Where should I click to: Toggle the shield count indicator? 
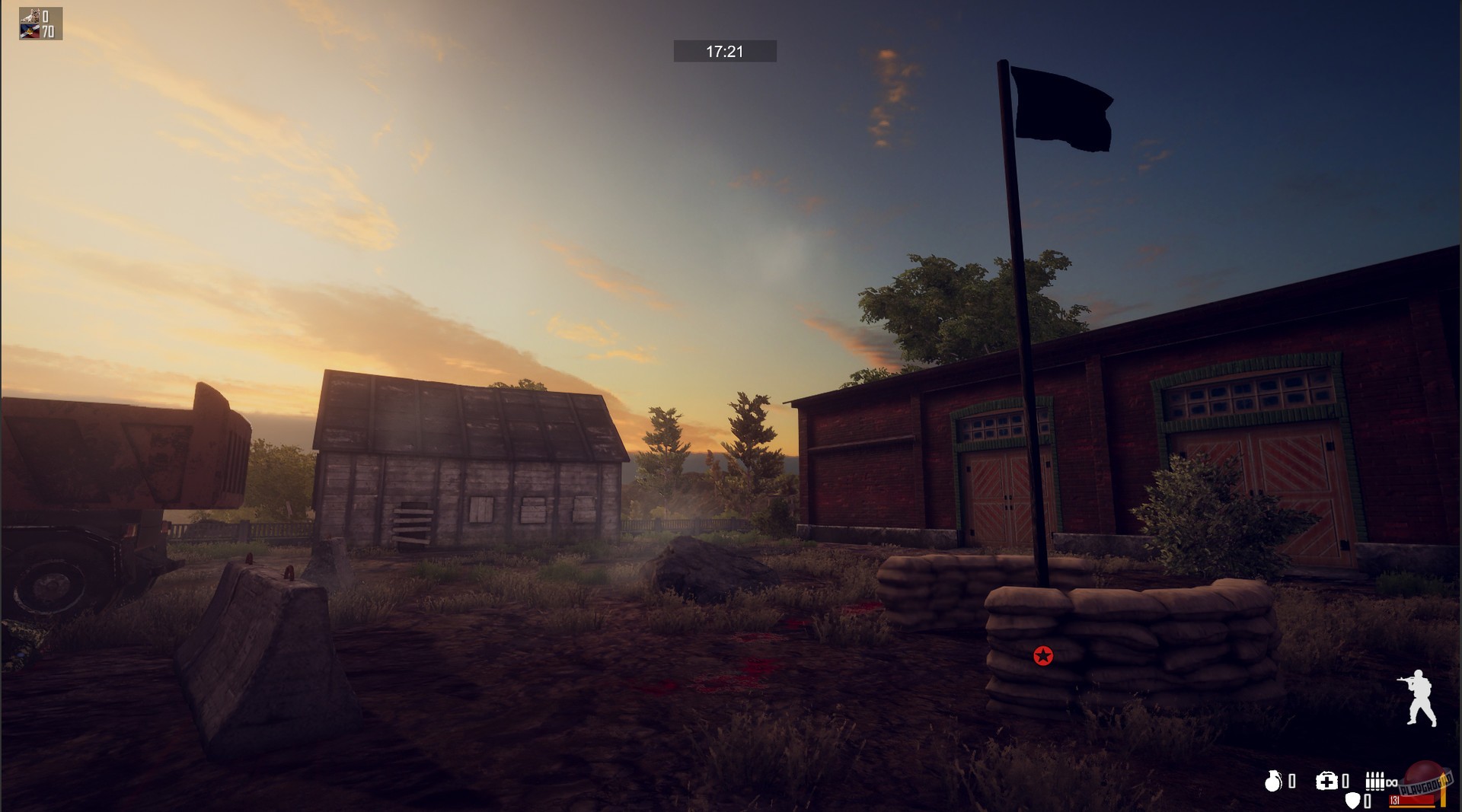pos(1366,801)
